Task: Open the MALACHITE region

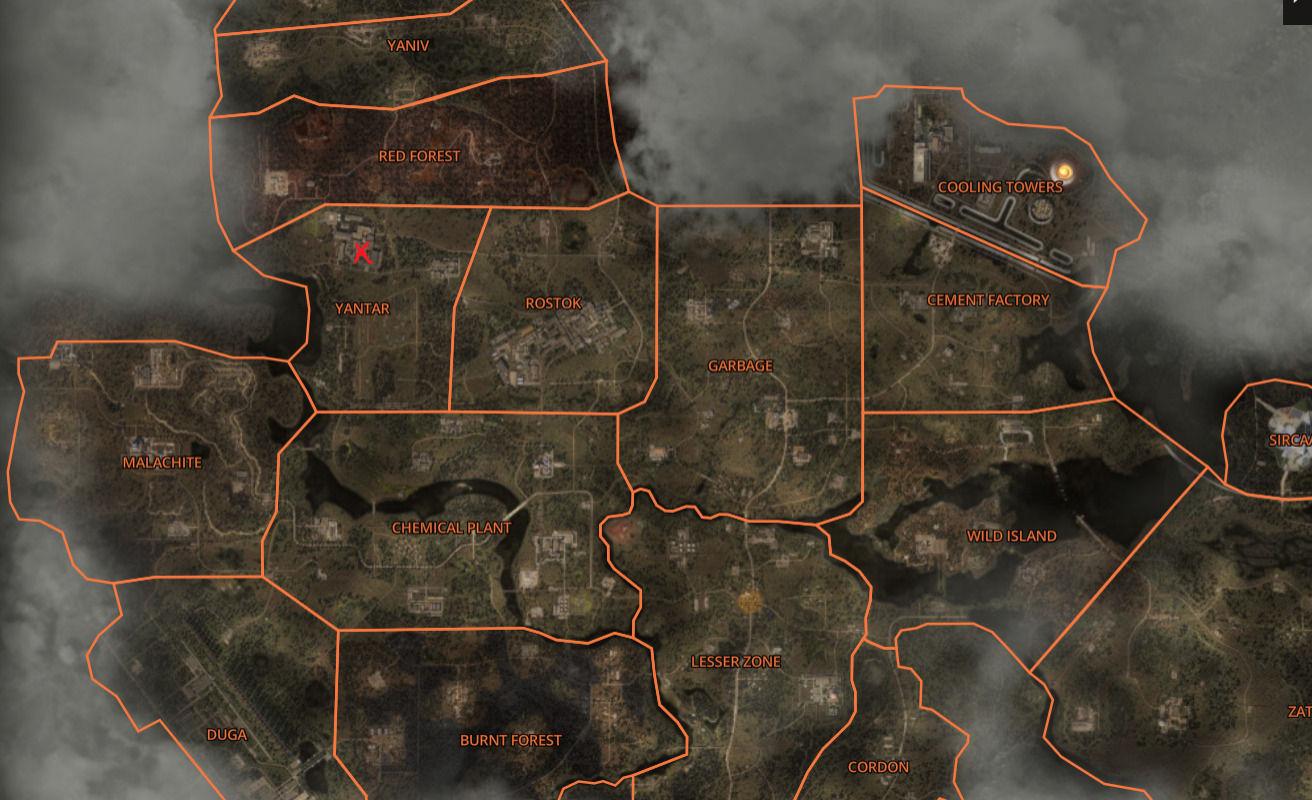Action: (162, 462)
